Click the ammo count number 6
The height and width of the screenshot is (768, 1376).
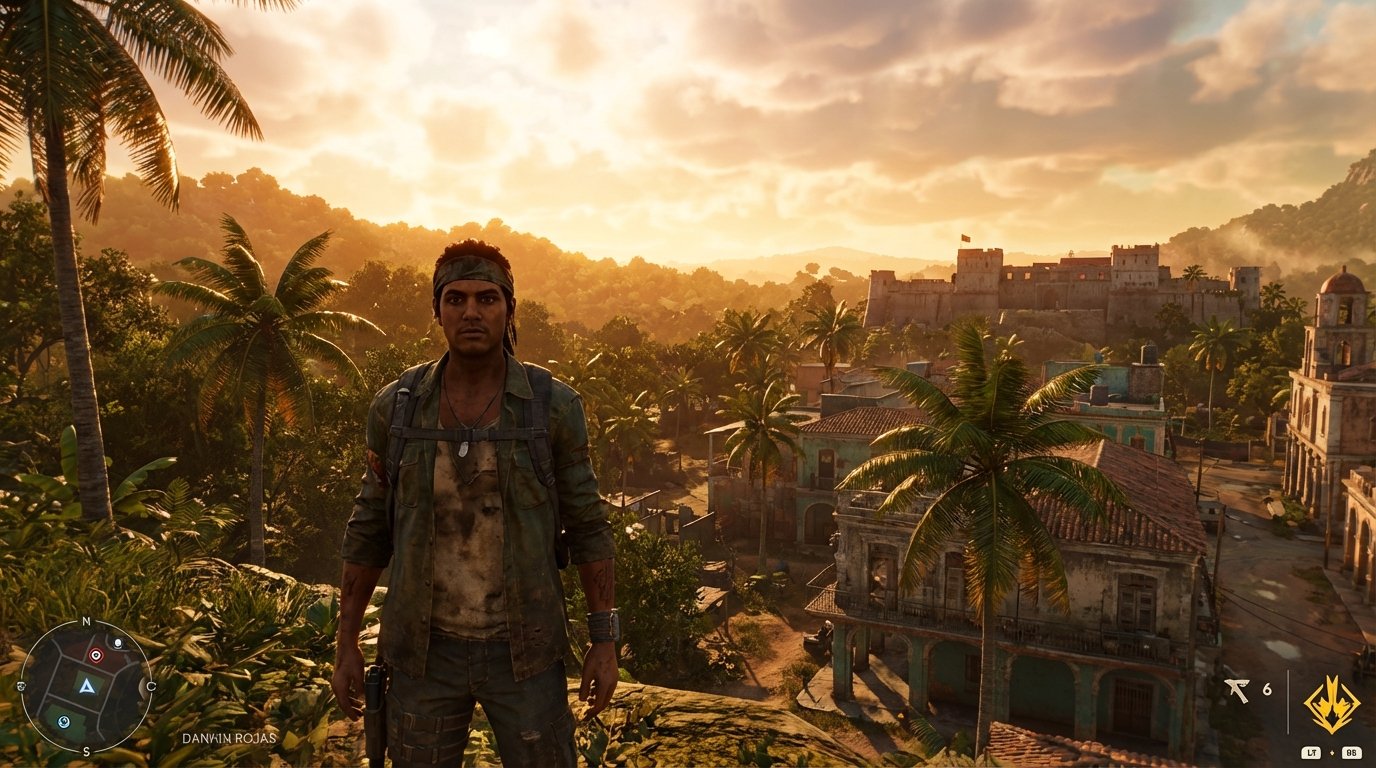point(1267,690)
